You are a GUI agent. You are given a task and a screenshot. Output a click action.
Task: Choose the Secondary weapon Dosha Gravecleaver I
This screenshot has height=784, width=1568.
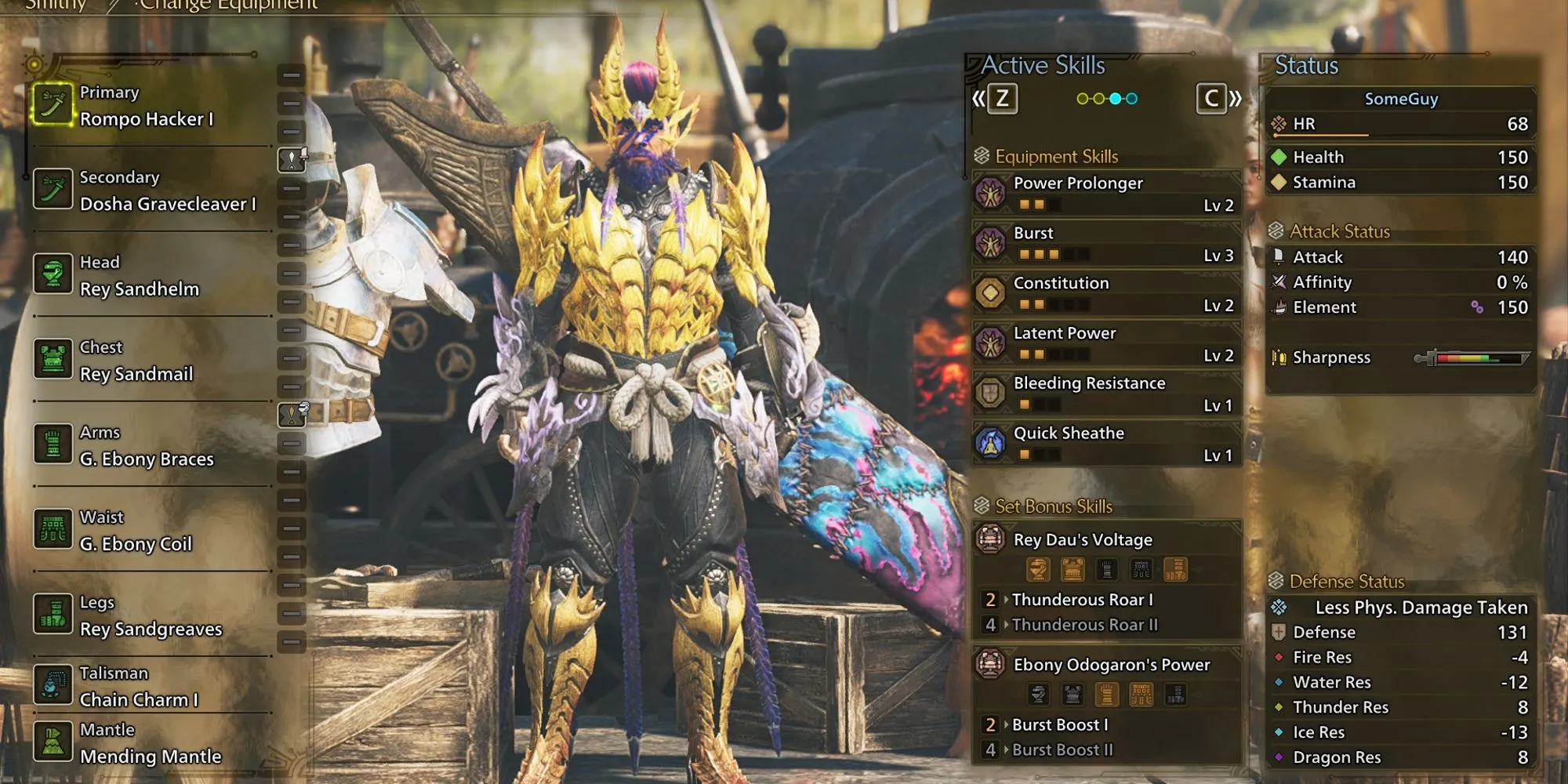[x=149, y=191]
